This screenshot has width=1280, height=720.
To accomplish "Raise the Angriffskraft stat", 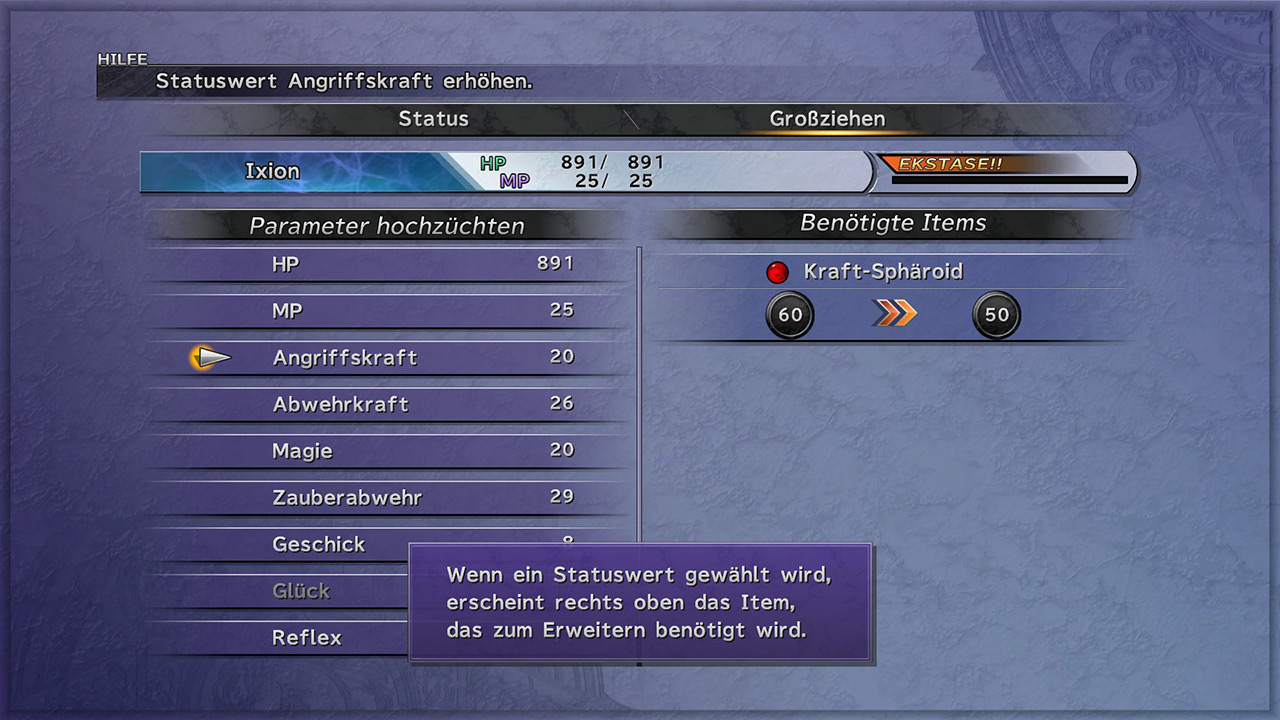I will (390, 357).
